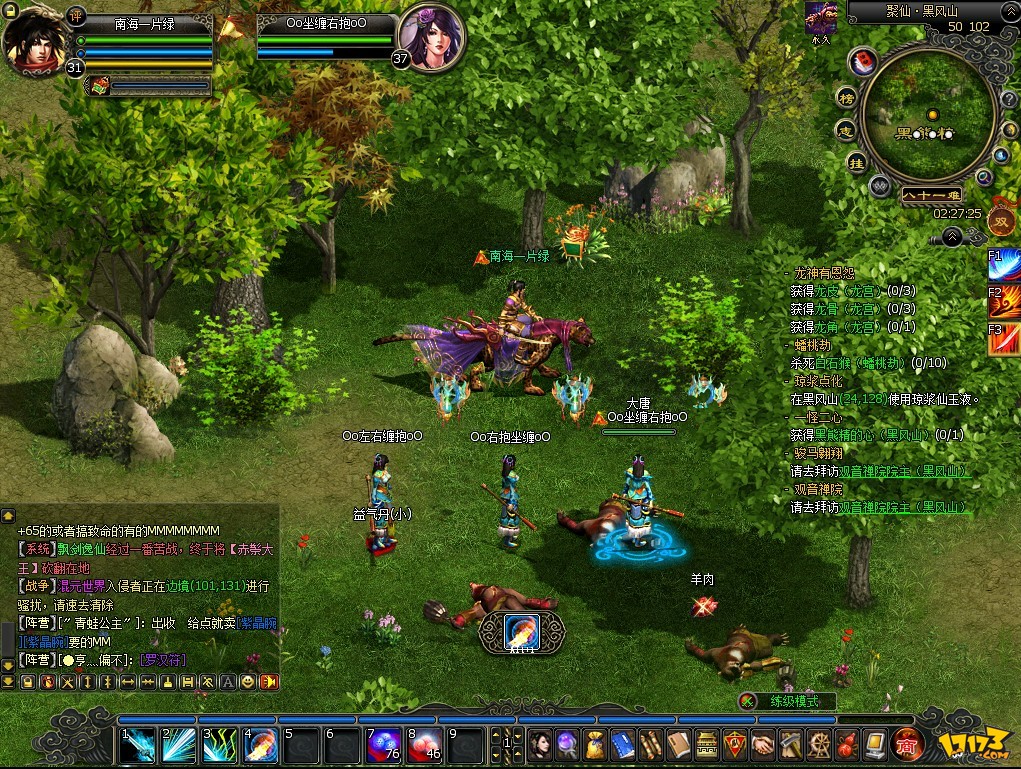The width and height of the screenshot is (1021, 769).
Task: Use the F3 red slash skill
Action: 1003,340
